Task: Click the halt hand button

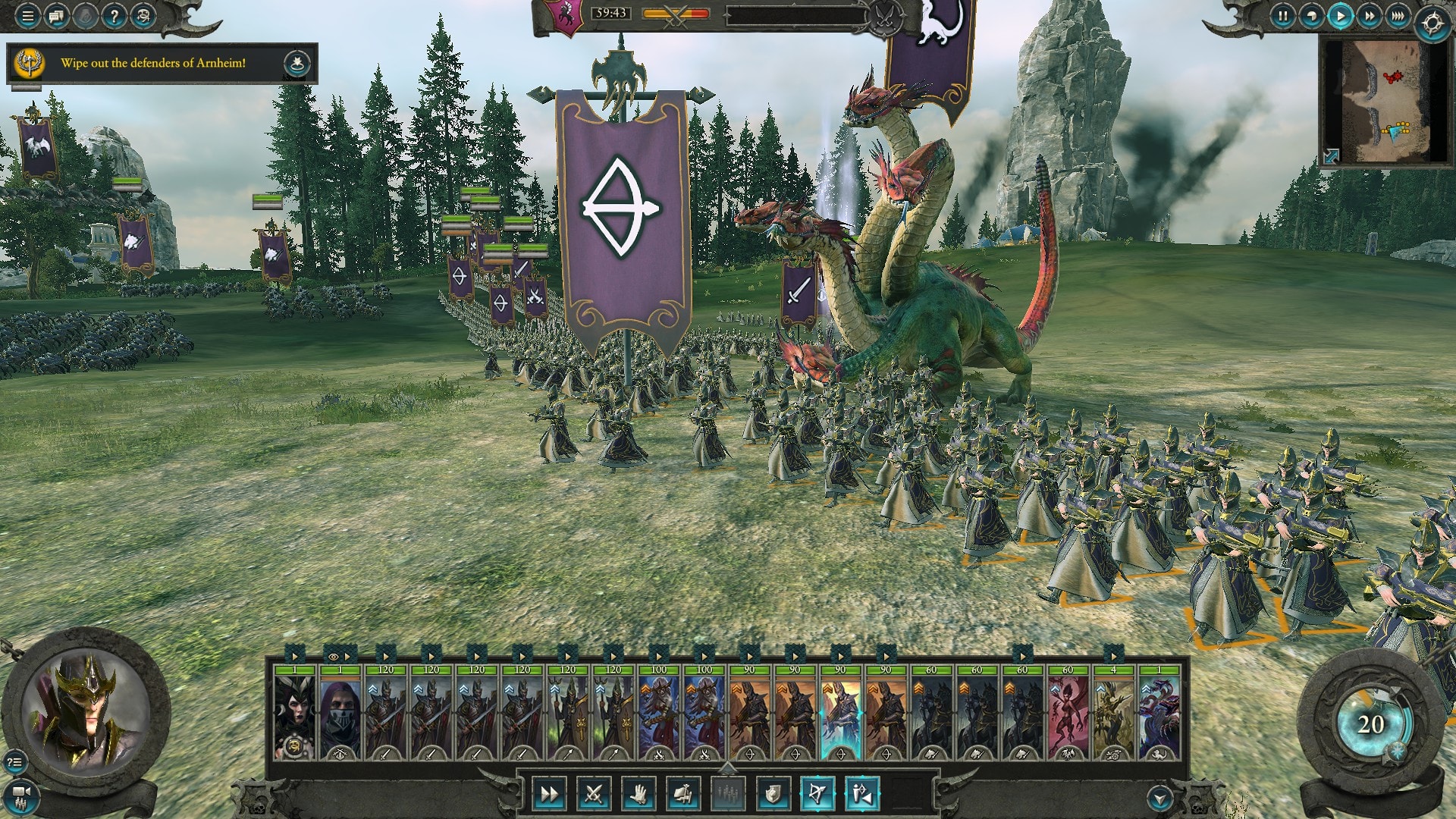Action: pos(639,794)
